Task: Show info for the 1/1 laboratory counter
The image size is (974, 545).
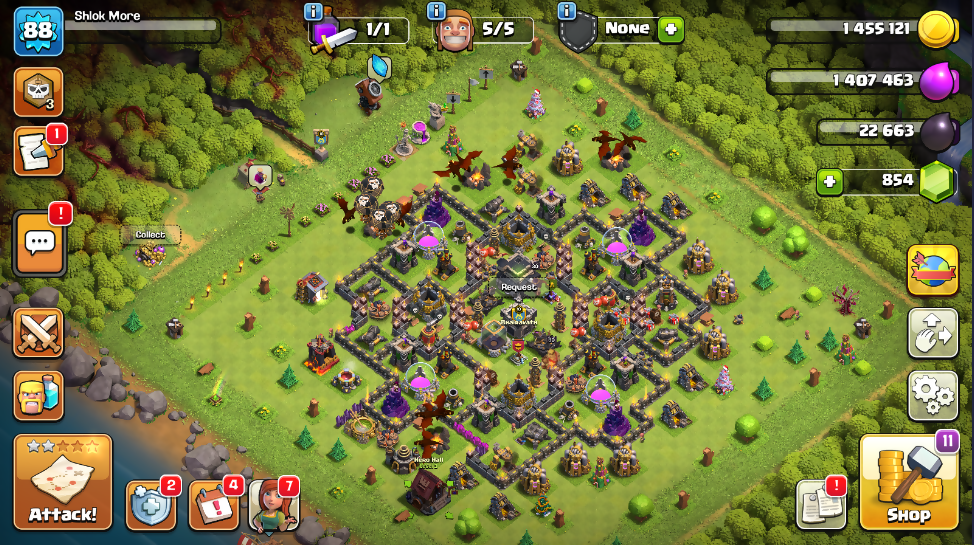Action: [313, 12]
